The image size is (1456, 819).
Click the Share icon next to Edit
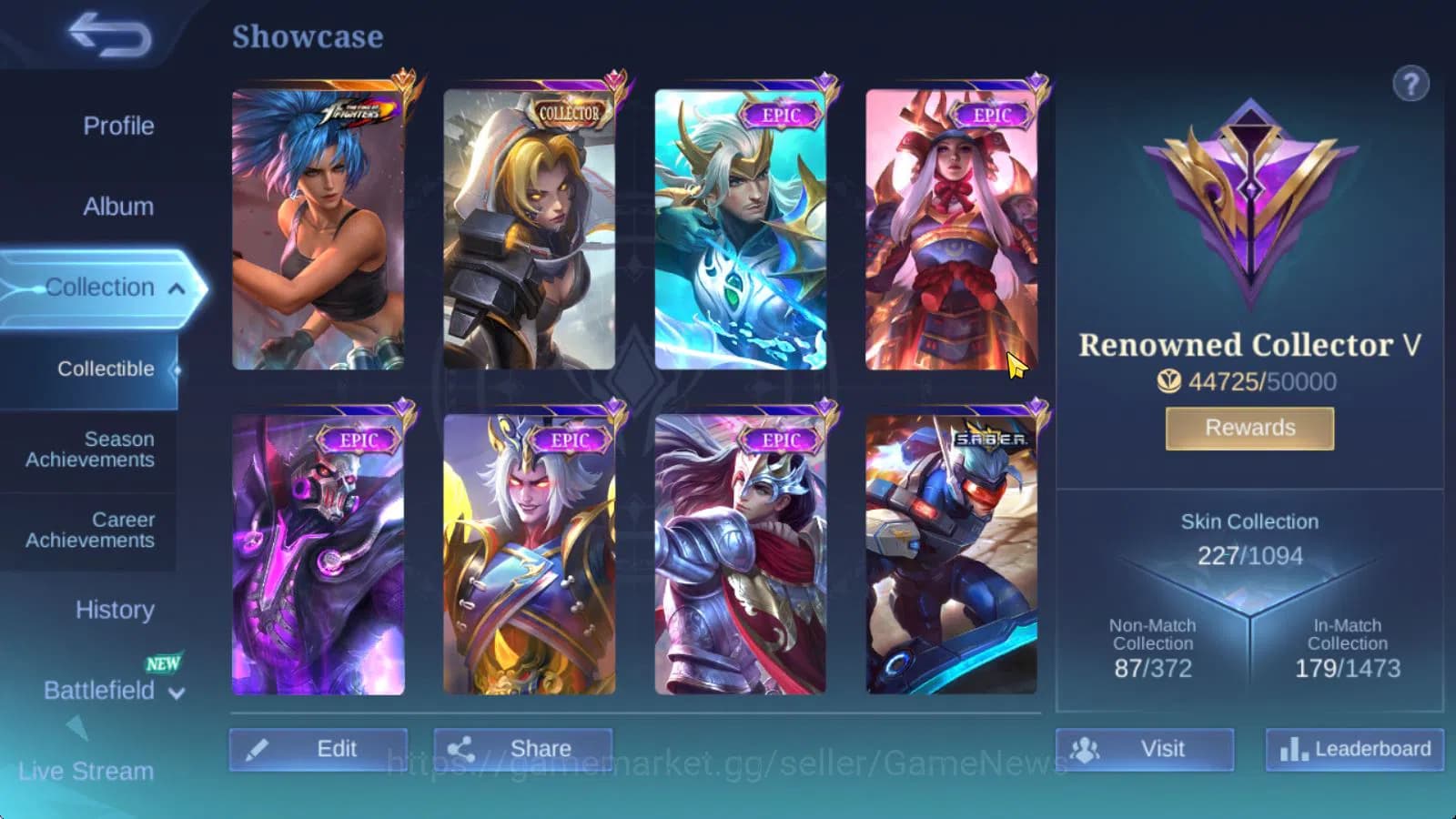[x=461, y=748]
